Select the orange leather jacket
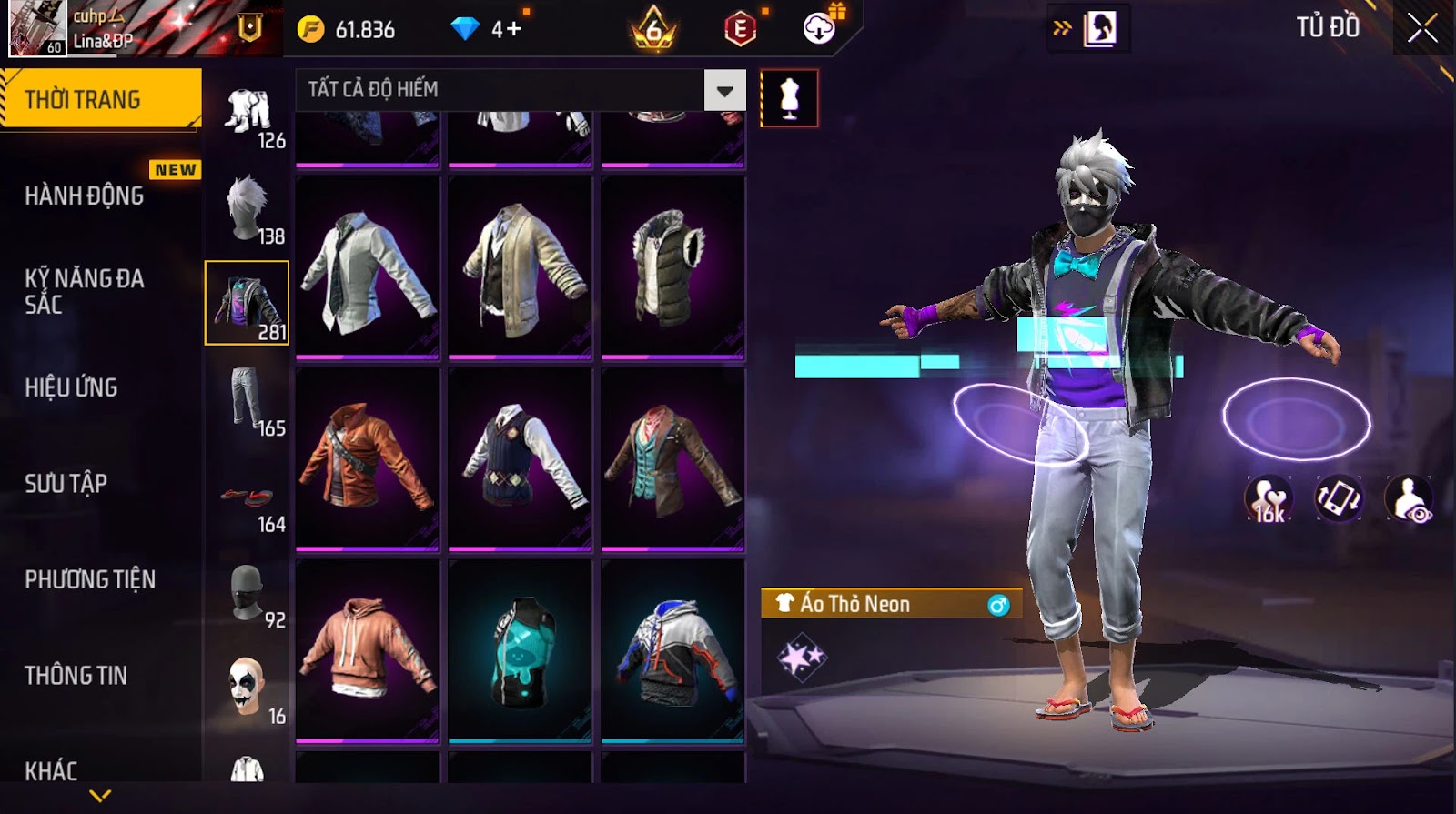The height and width of the screenshot is (814, 1456). click(x=368, y=459)
